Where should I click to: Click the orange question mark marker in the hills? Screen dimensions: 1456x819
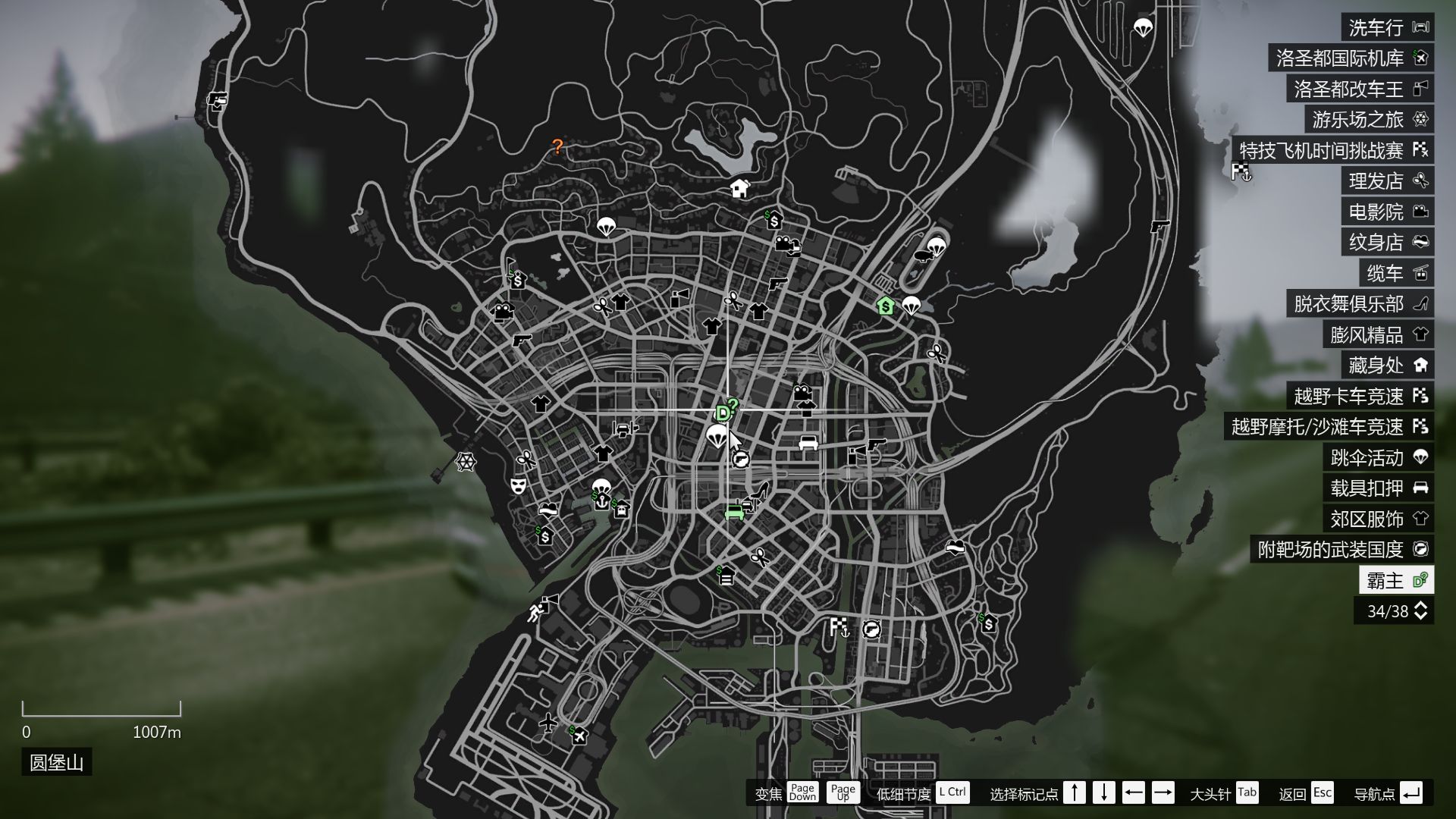(559, 147)
